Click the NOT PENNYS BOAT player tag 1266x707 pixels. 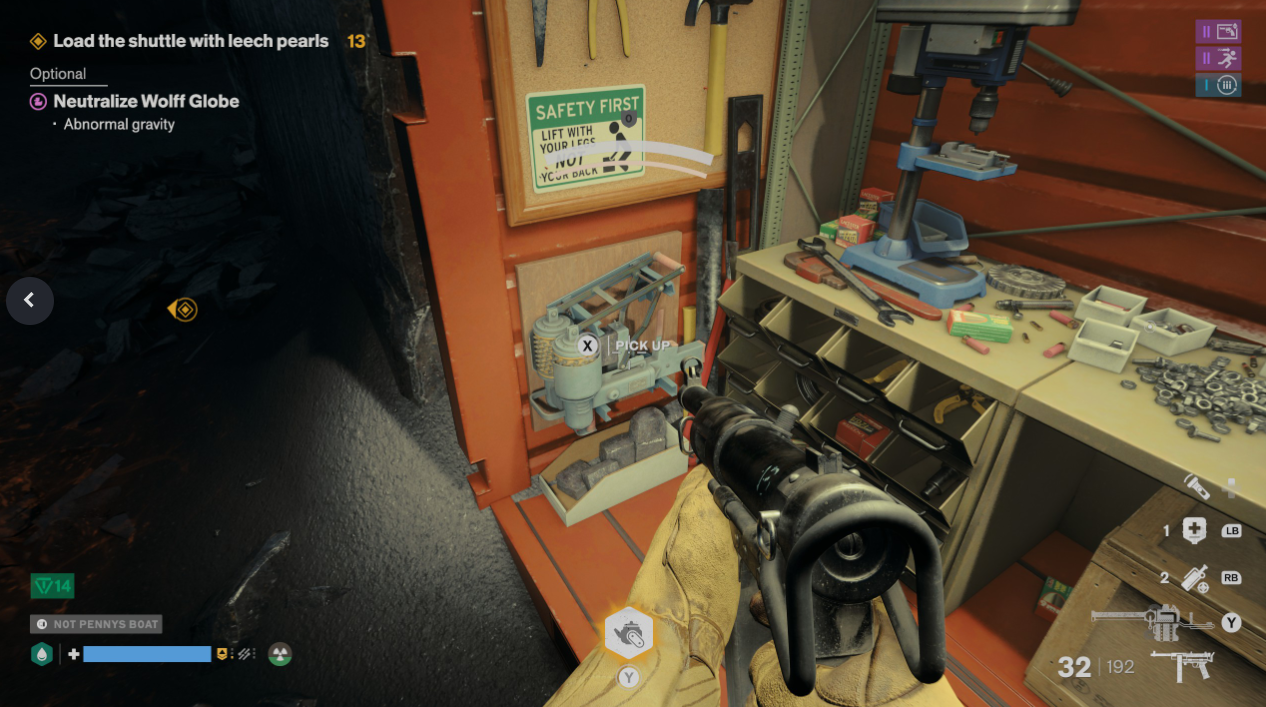coord(96,624)
